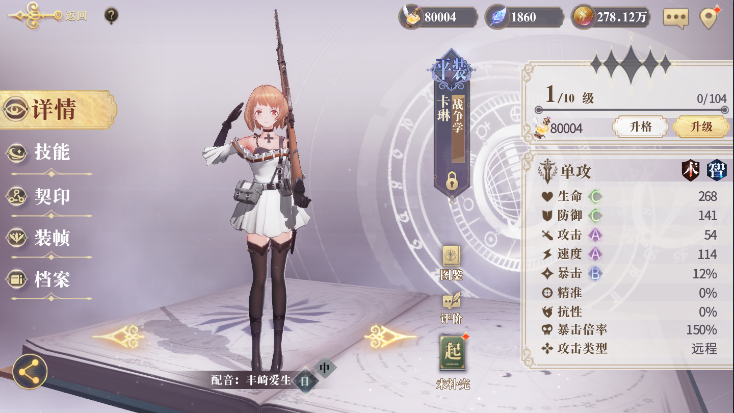Choose Chinese 中 voice language
This screenshot has width=734, height=413.
pos(324,366)
